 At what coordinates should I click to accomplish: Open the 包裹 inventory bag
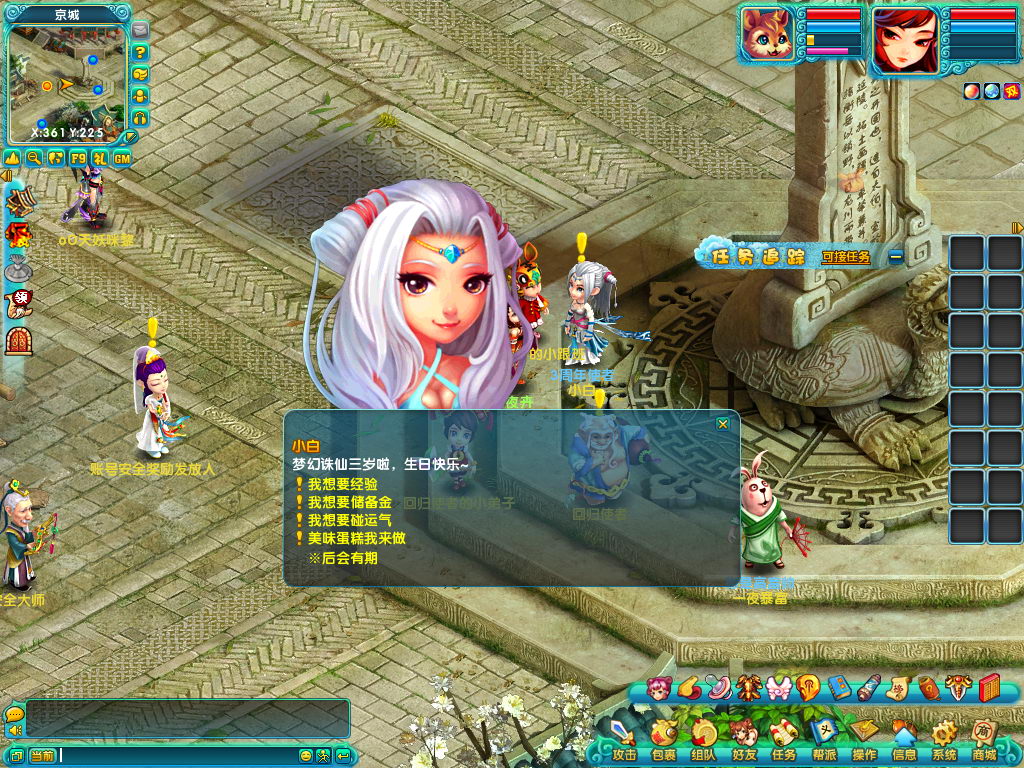664,738
